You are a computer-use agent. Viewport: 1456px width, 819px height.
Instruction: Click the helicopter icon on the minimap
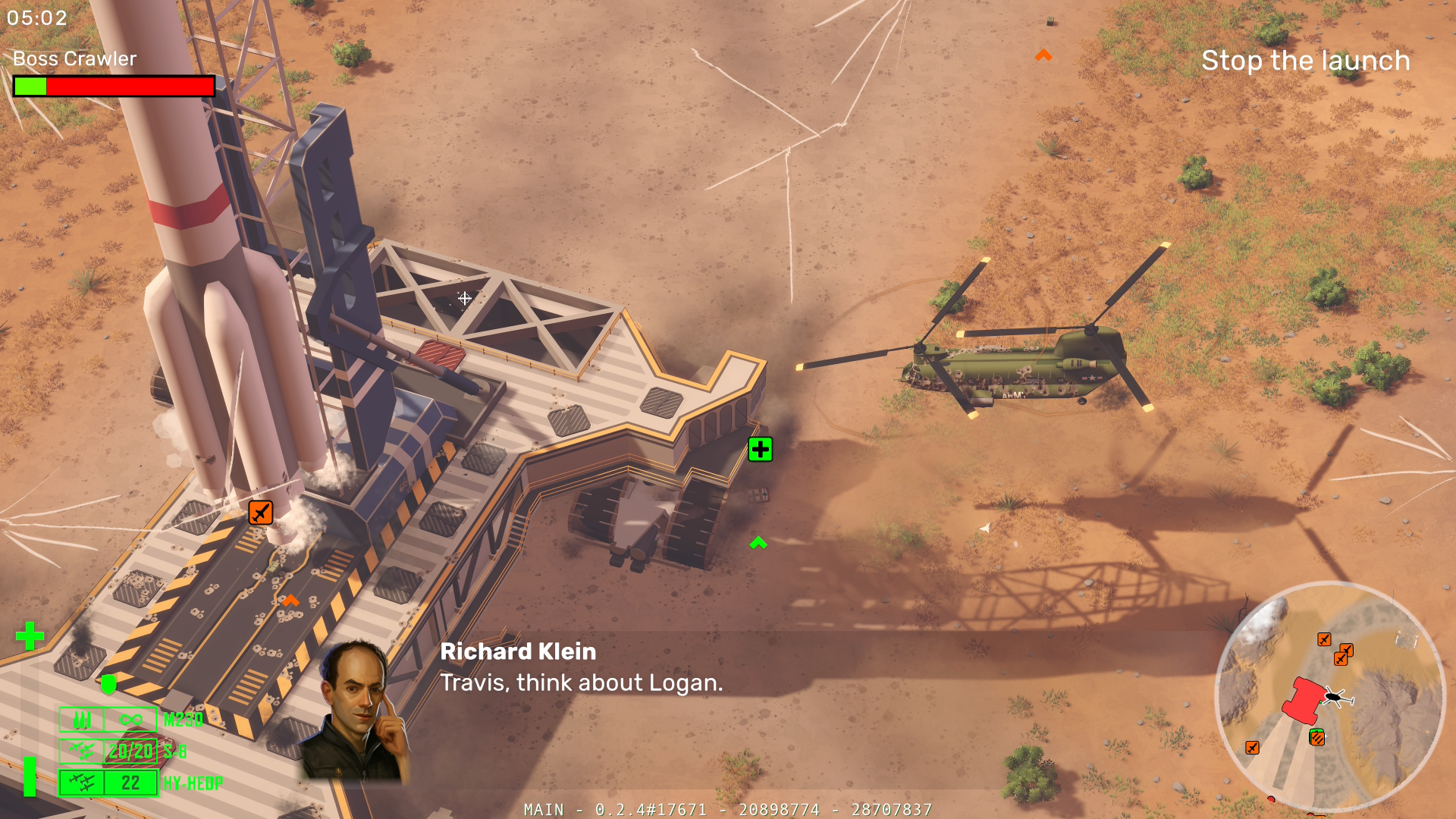[x=1335, y=696]
